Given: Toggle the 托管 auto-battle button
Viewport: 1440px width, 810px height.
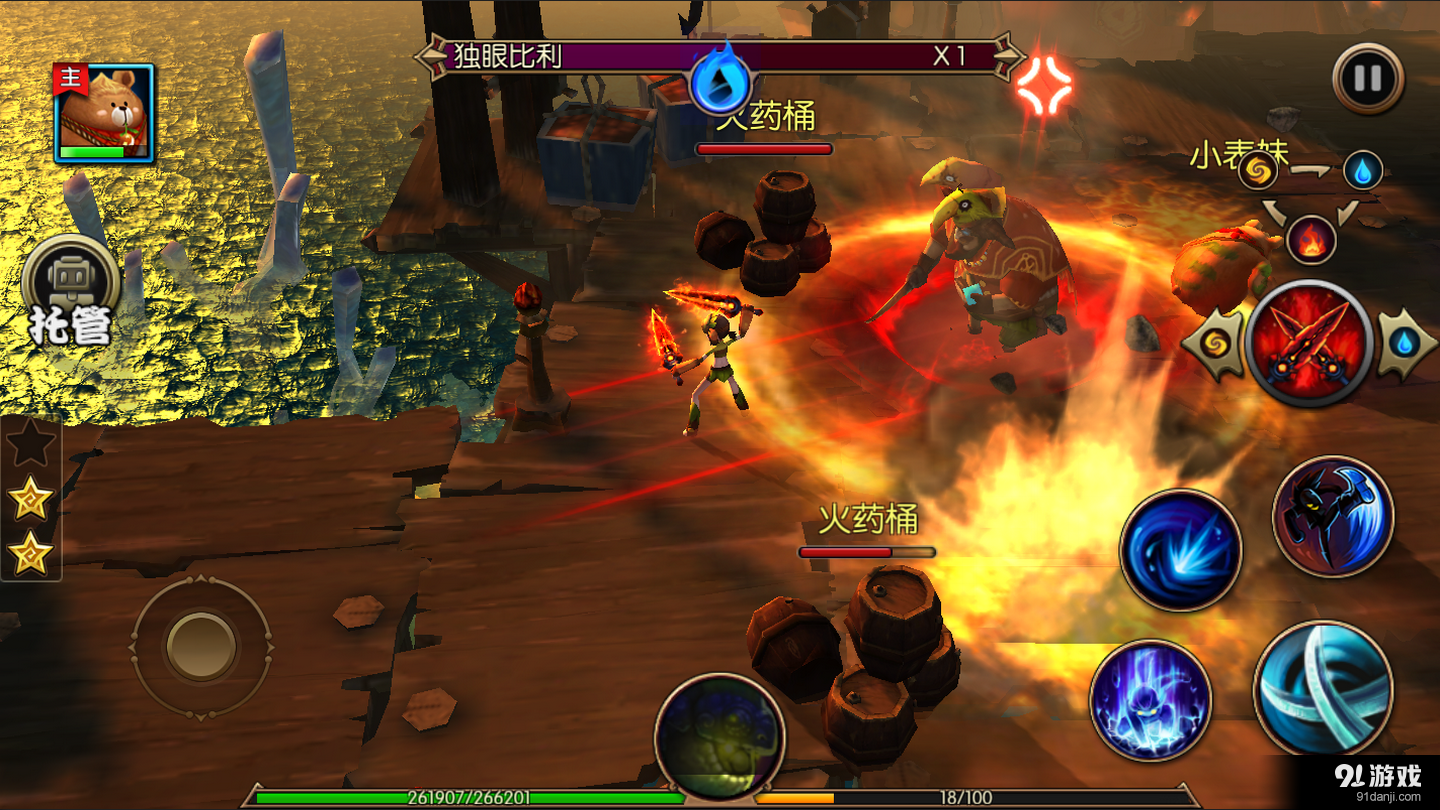Looking at the screenshot, I should pos(70,291).
